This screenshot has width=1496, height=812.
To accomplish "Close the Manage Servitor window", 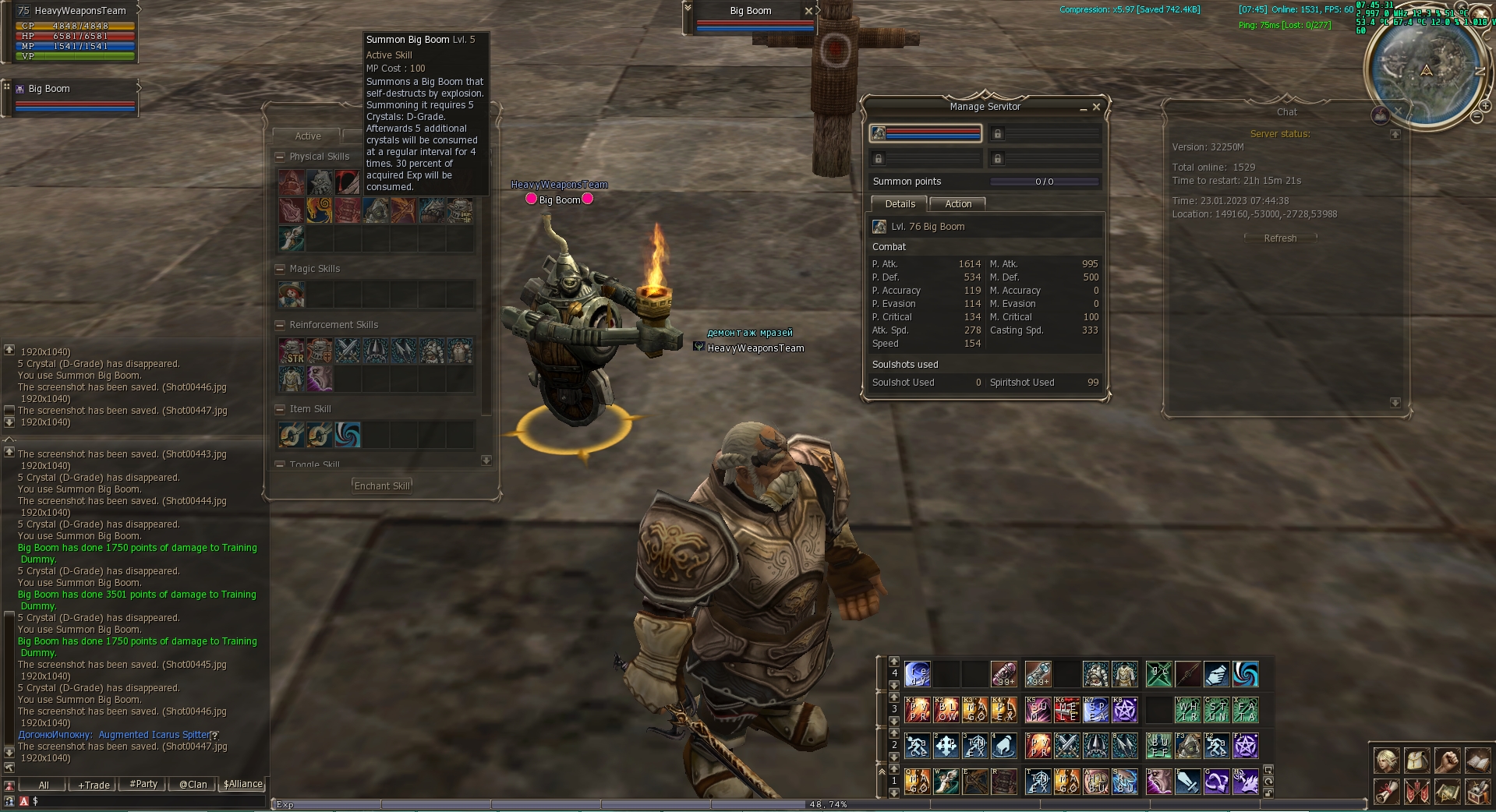I will pyautogui.click(x=1096, y=107).
